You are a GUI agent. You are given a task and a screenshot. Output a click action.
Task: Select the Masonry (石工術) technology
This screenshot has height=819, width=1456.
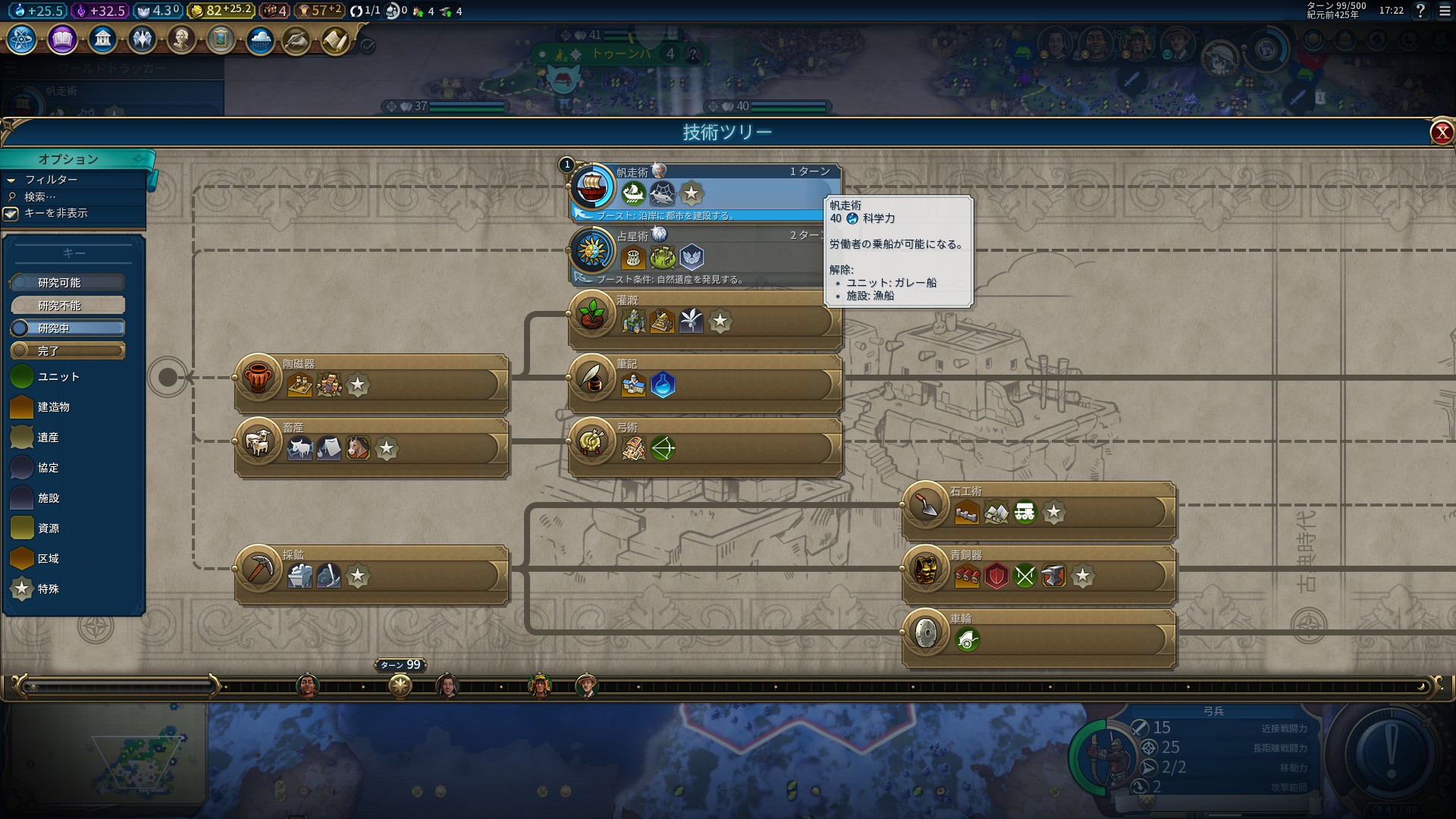(x=926, y=504)
